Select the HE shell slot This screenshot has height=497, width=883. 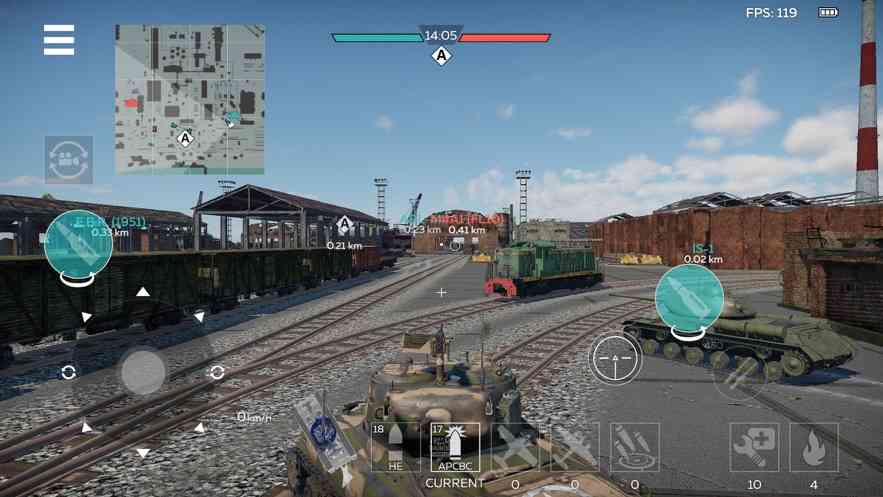click(395, 447)
